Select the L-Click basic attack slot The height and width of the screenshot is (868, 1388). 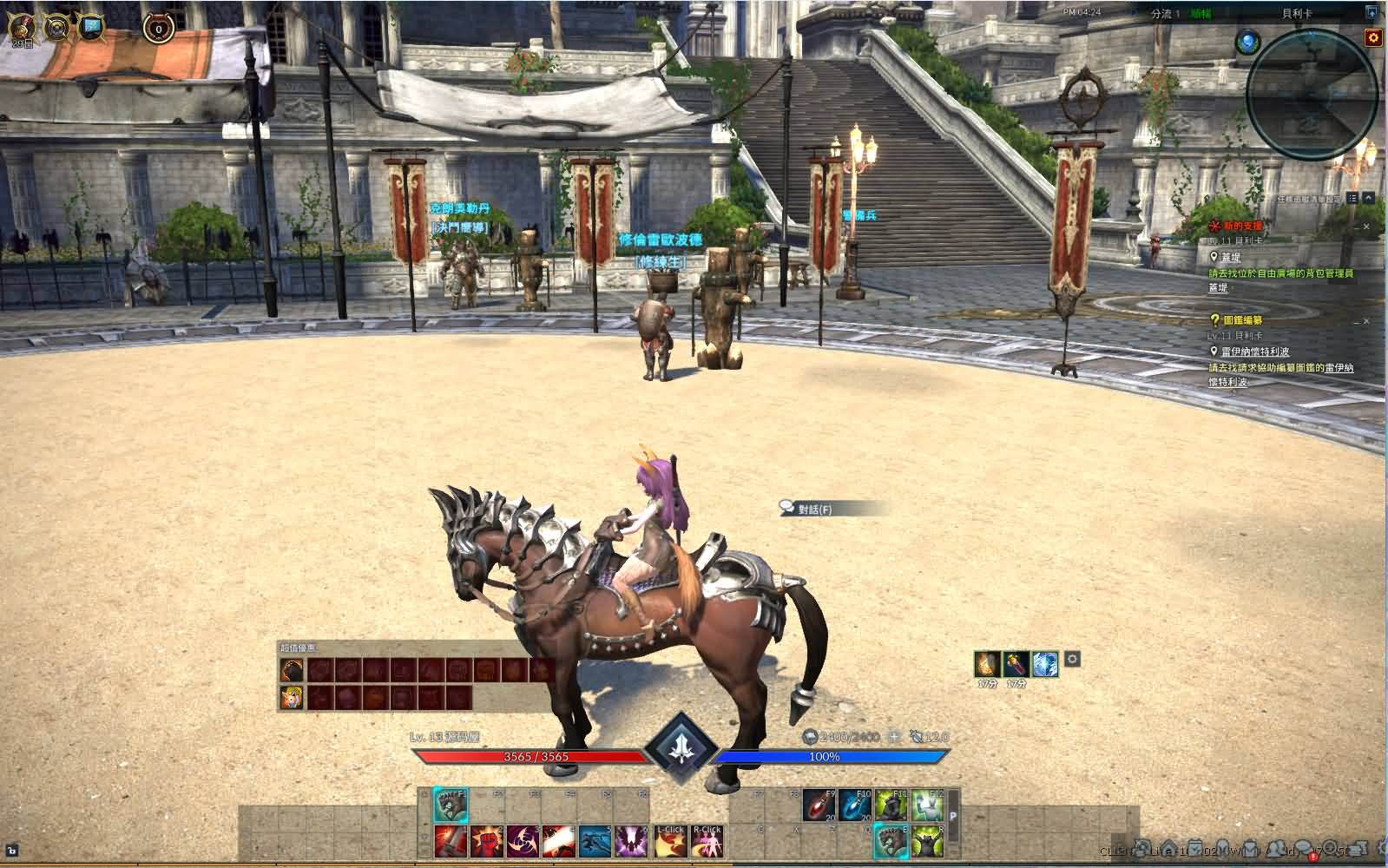[x=669, y=841]
